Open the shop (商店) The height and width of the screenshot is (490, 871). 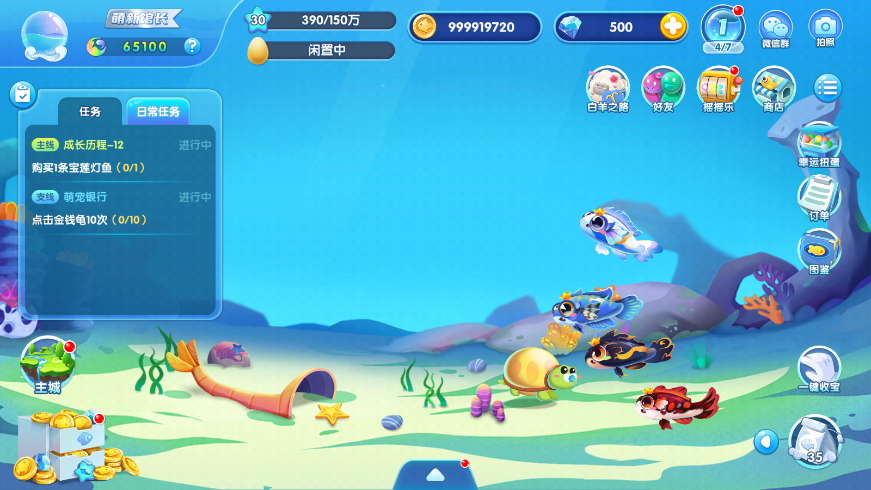pyautogui.click(x=773, y=88)
